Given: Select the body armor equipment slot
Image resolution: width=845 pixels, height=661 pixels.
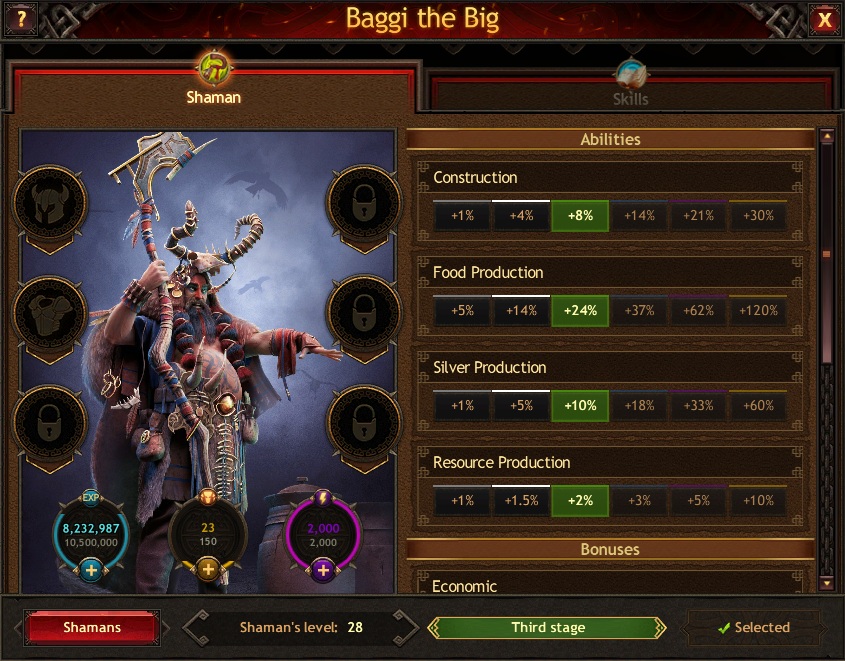Looking at the screenshot, I should [x=48, y=313].
